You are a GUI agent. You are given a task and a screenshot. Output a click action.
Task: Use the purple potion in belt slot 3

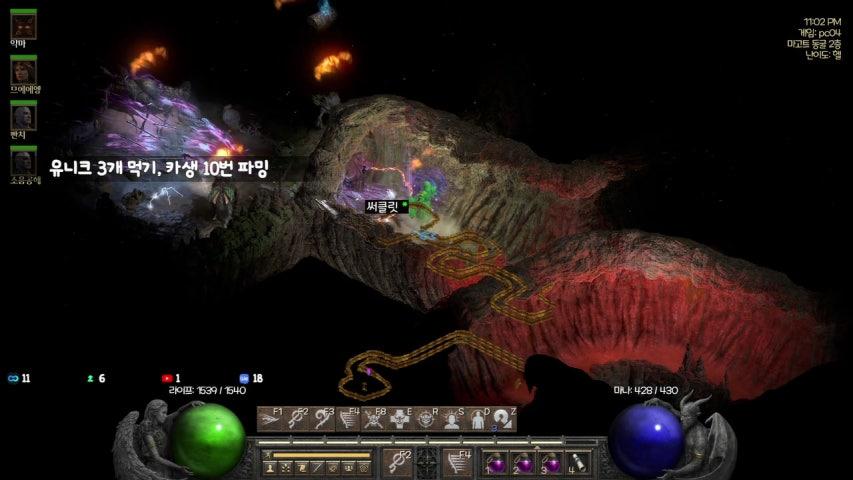tap(550, 464)
